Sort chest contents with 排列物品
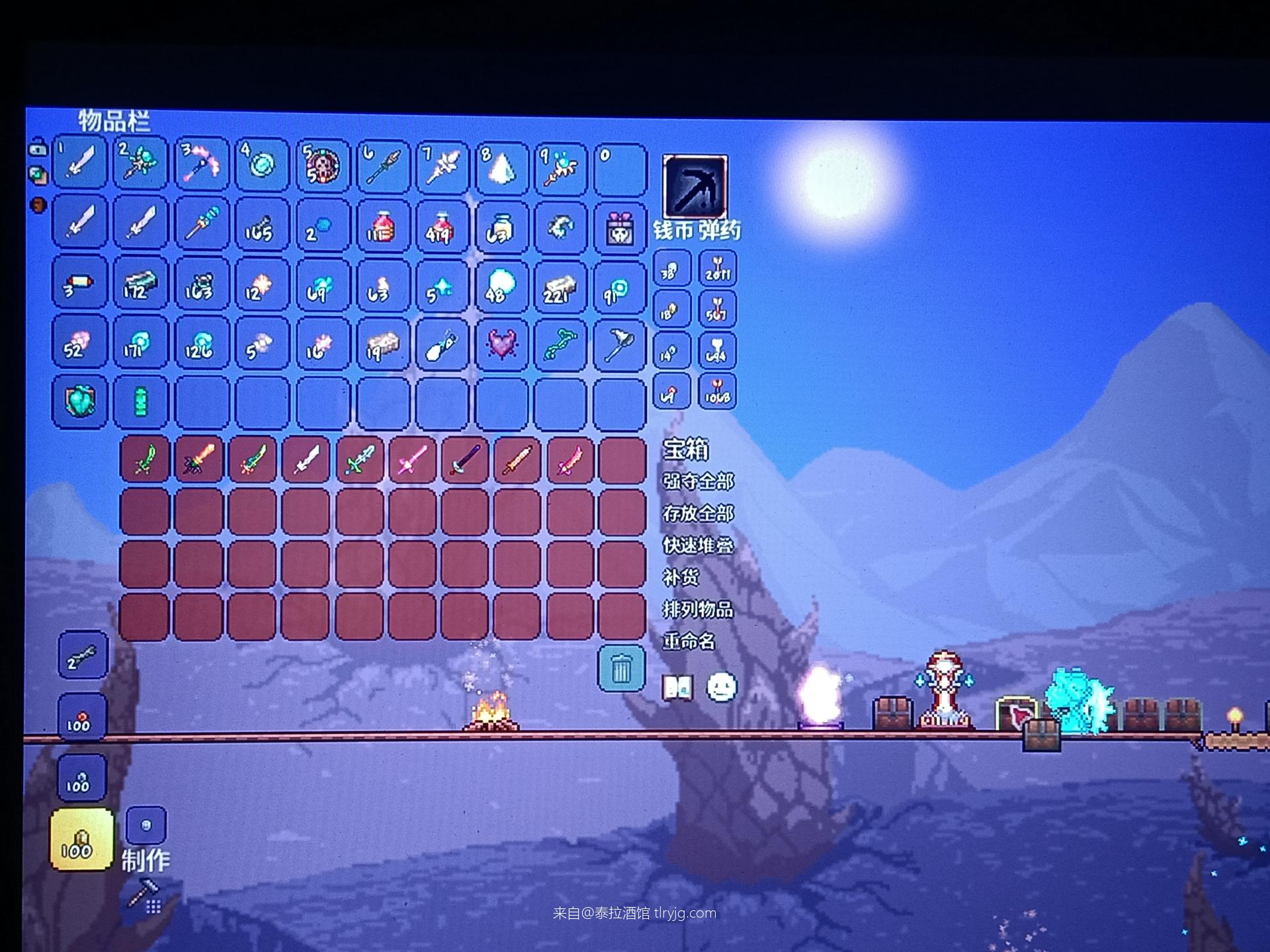1270x952 pixels. tap(698, 609)
